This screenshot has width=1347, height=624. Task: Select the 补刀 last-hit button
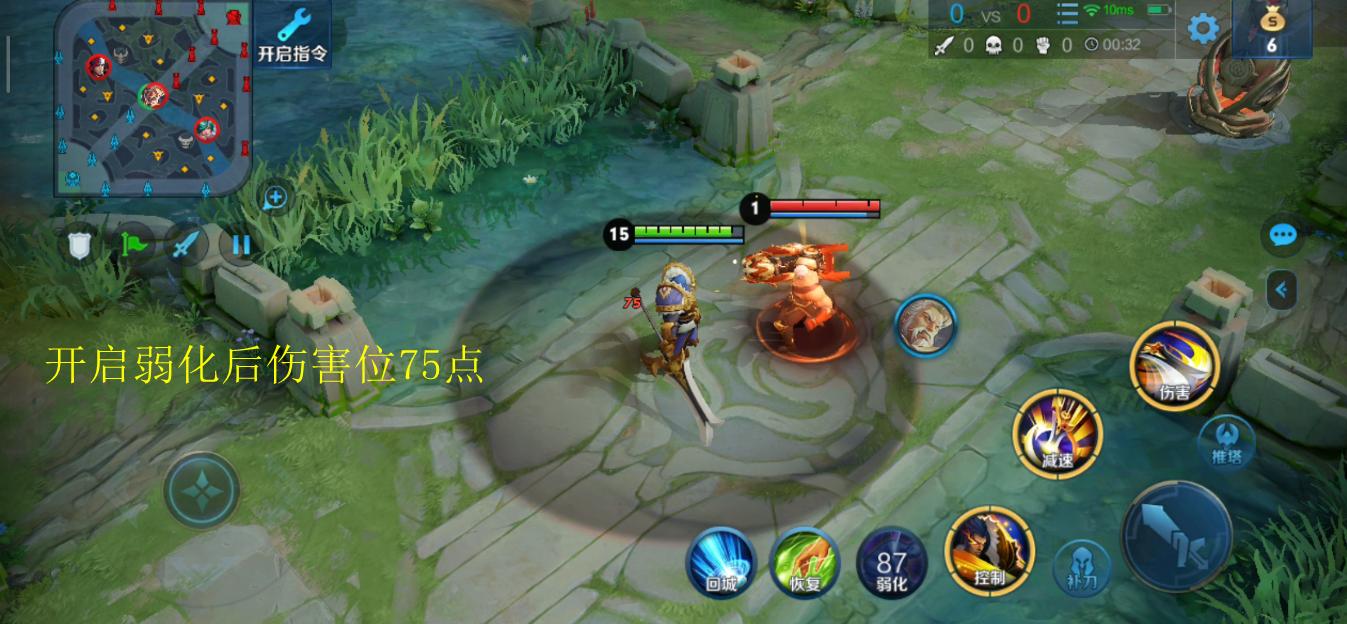[x=1083, y=566]
